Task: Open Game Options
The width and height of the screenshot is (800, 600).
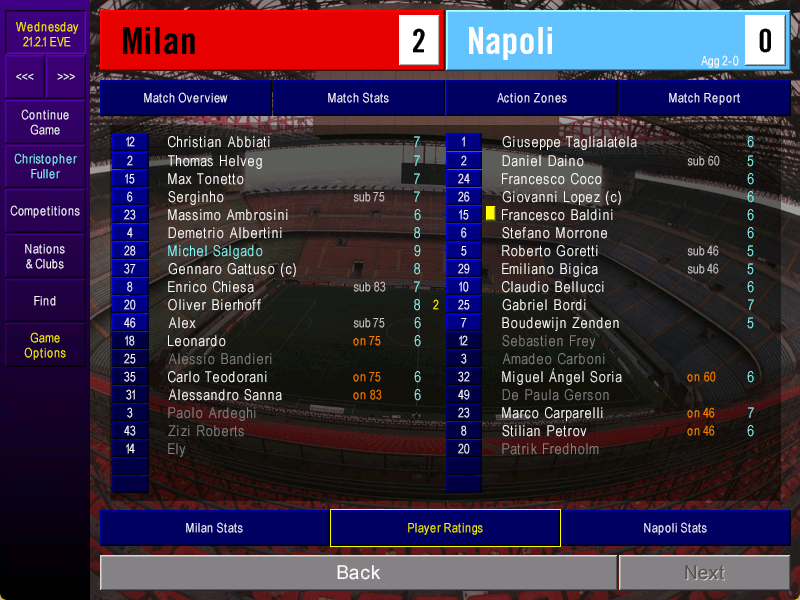Action: pos(45,345)
